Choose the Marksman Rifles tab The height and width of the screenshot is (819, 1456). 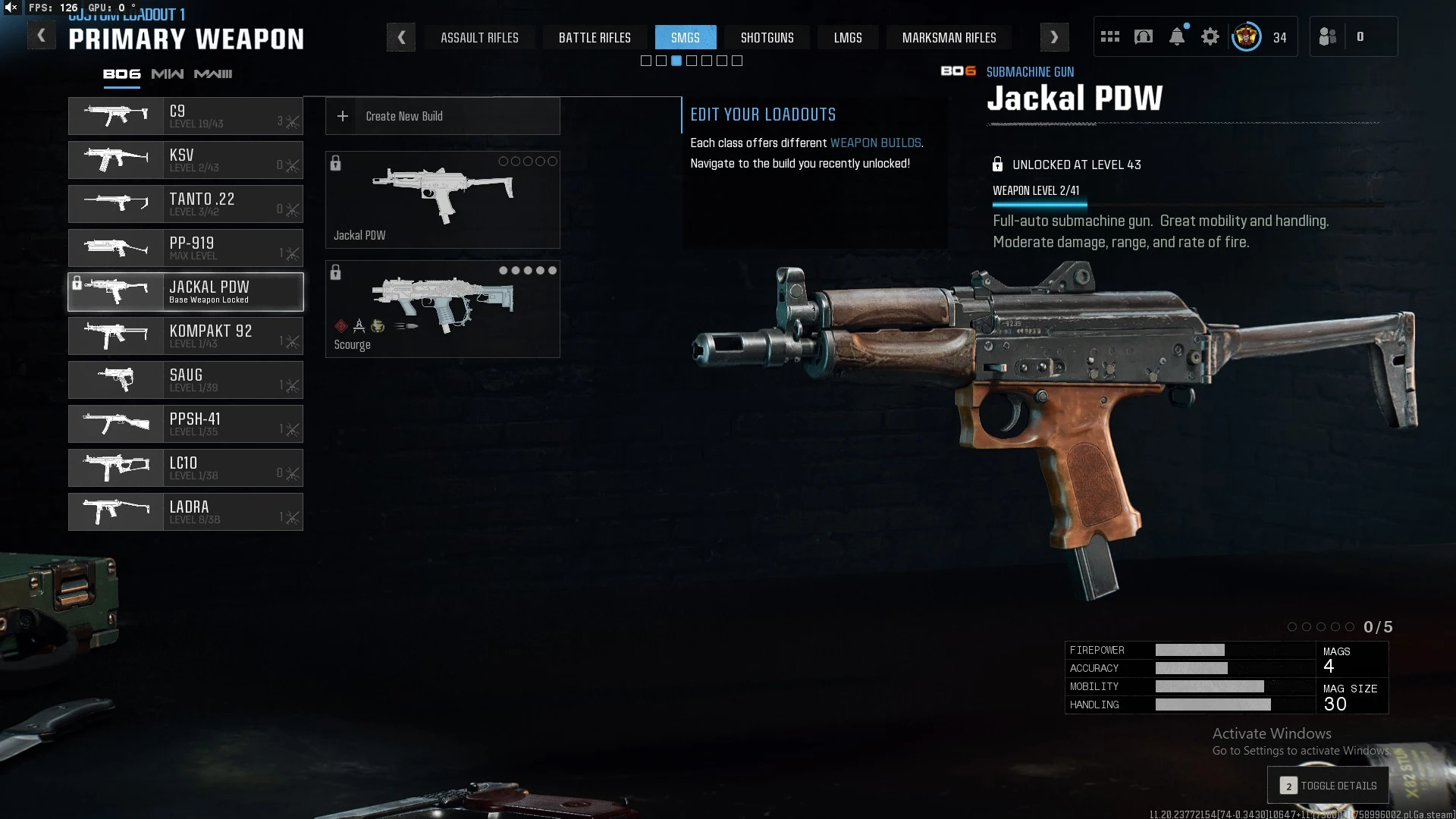click(949, 37)
